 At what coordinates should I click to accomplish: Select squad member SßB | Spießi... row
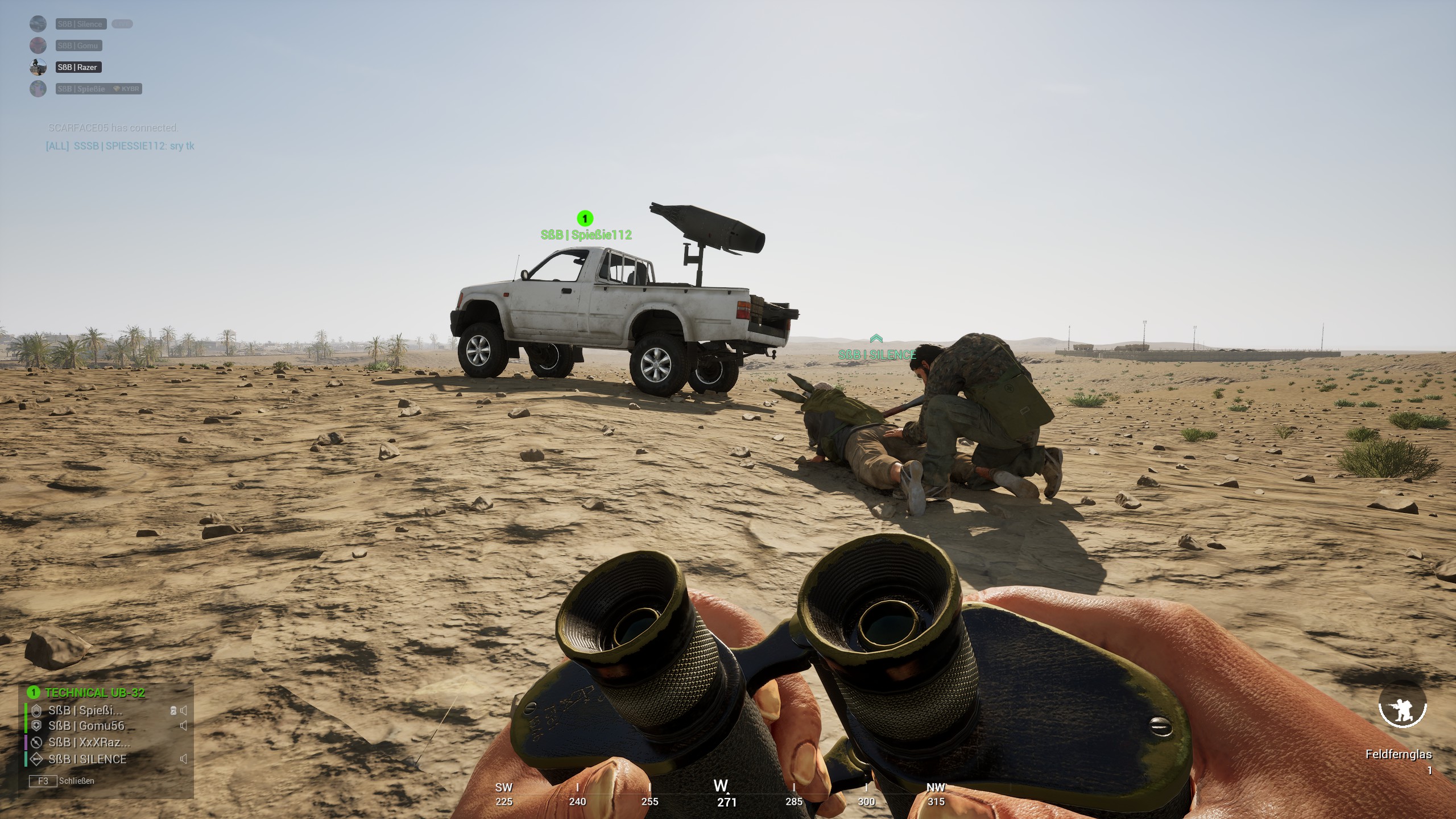pyautogui.click(x=85, y=710)
